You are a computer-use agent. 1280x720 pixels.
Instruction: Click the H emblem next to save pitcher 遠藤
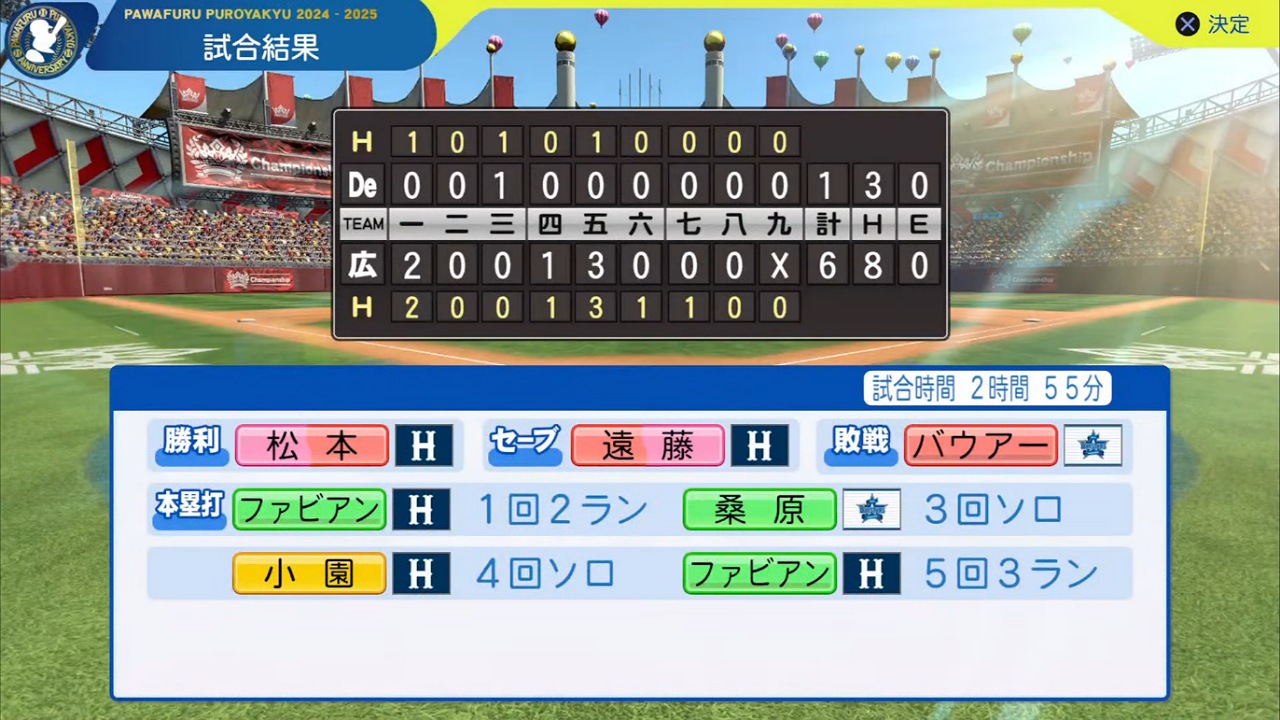pos(759,446)
